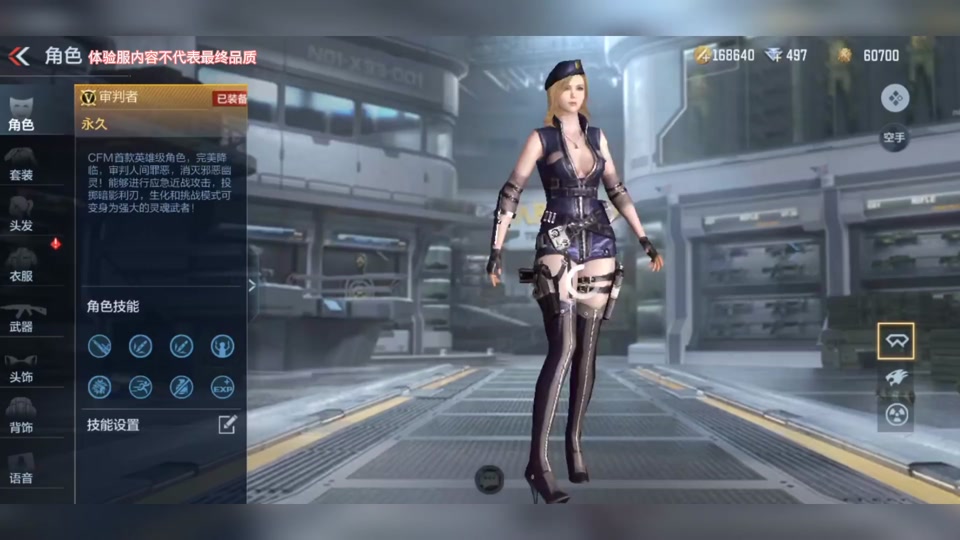
Task: Choose the highlighted wing emblem mode icon
Action: pos(895,341)
